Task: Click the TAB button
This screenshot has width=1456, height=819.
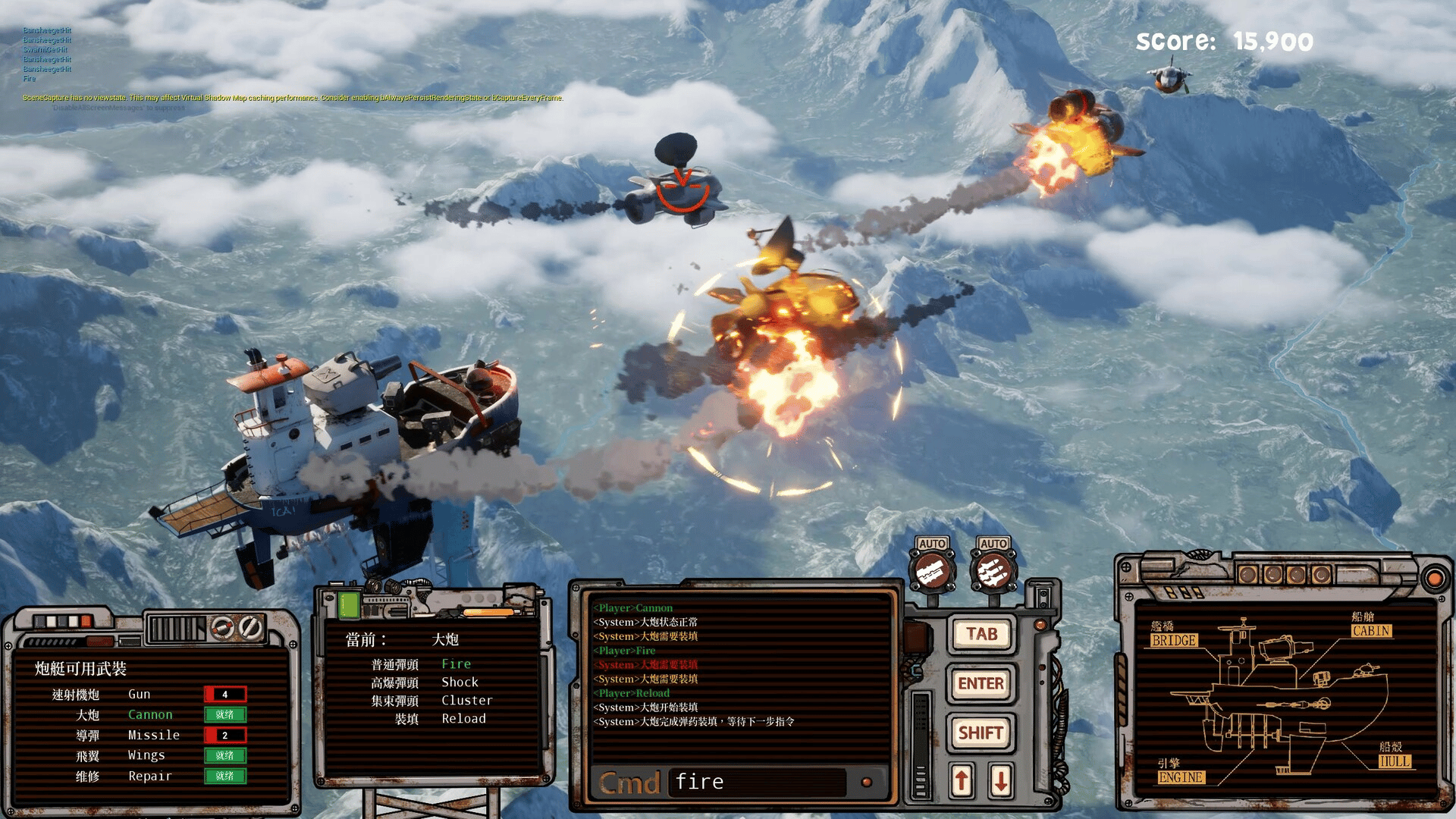Action: [x=981, y=634]
